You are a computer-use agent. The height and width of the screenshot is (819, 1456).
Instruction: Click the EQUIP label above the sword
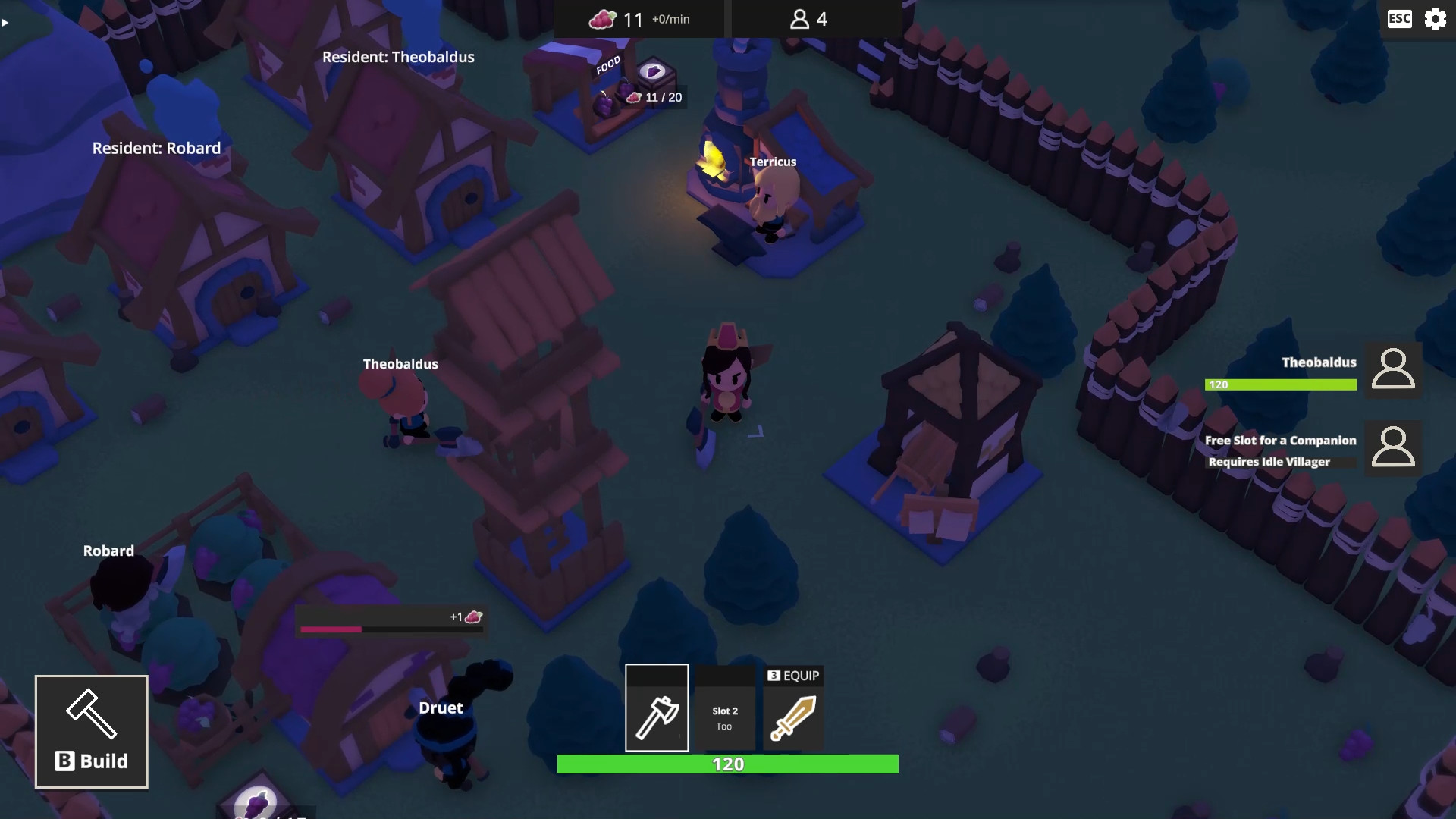click(793, 675)
